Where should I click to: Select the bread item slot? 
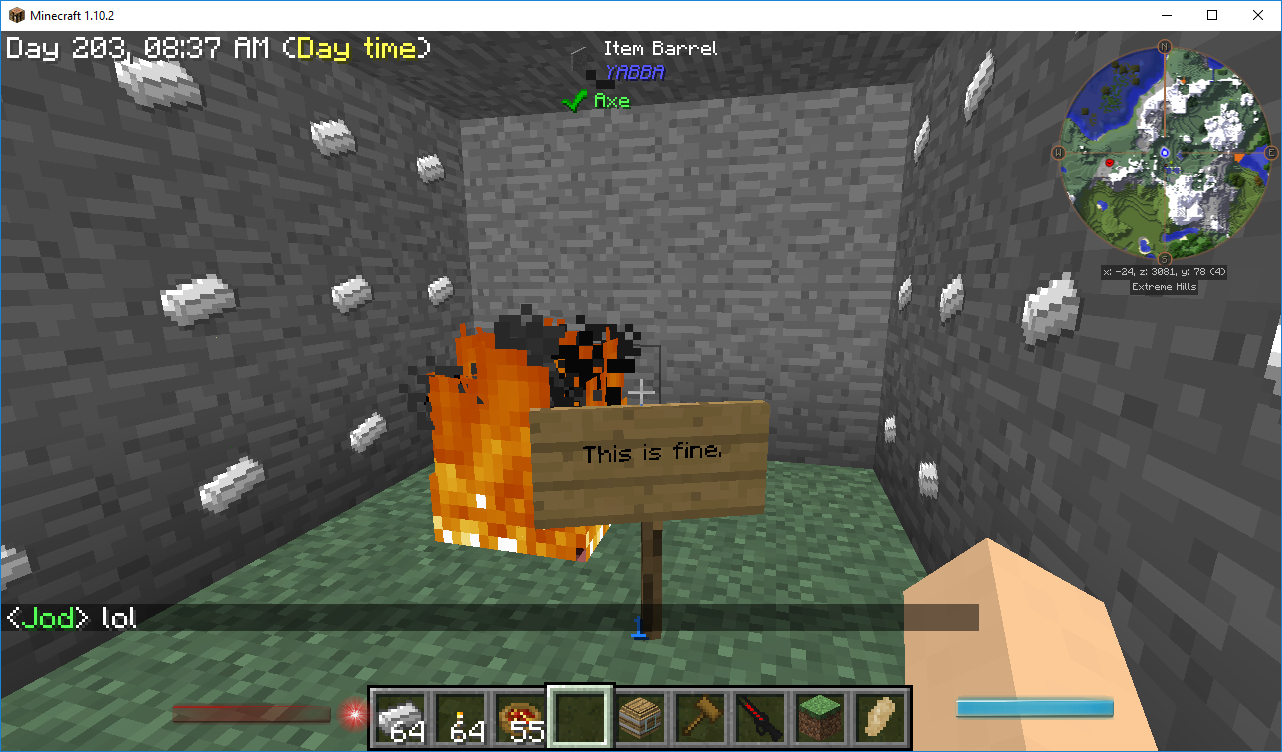[x=880, y=717]
